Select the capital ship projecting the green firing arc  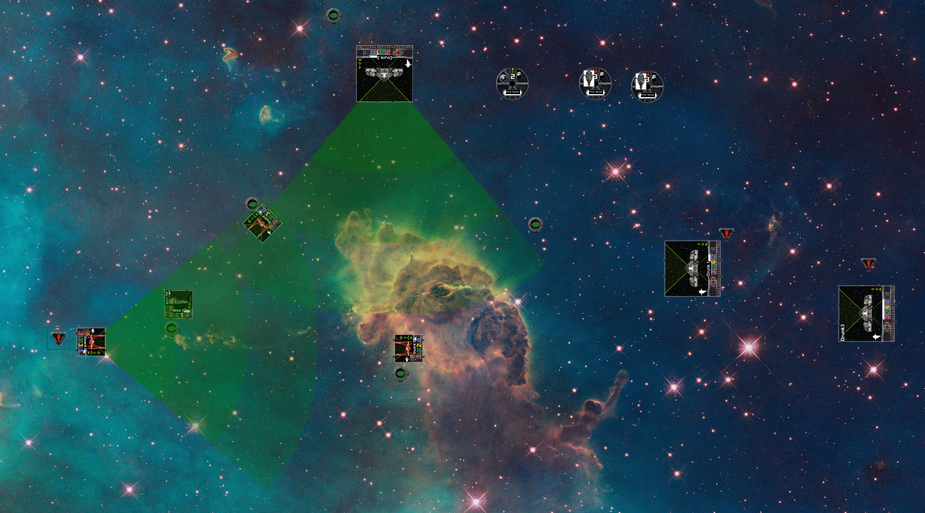(384, 74)
